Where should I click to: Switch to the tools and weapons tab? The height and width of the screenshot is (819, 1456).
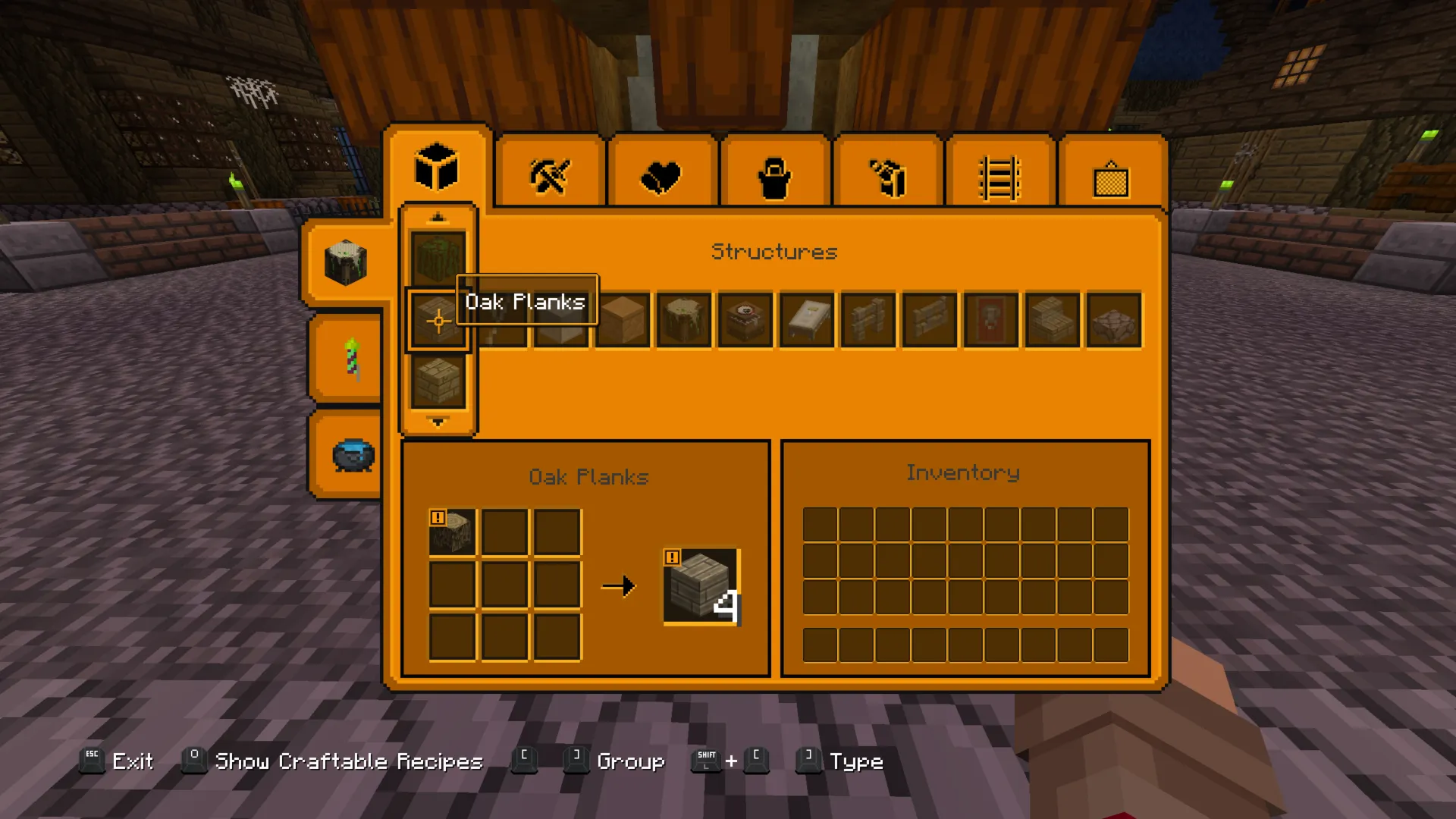[550, 177]
